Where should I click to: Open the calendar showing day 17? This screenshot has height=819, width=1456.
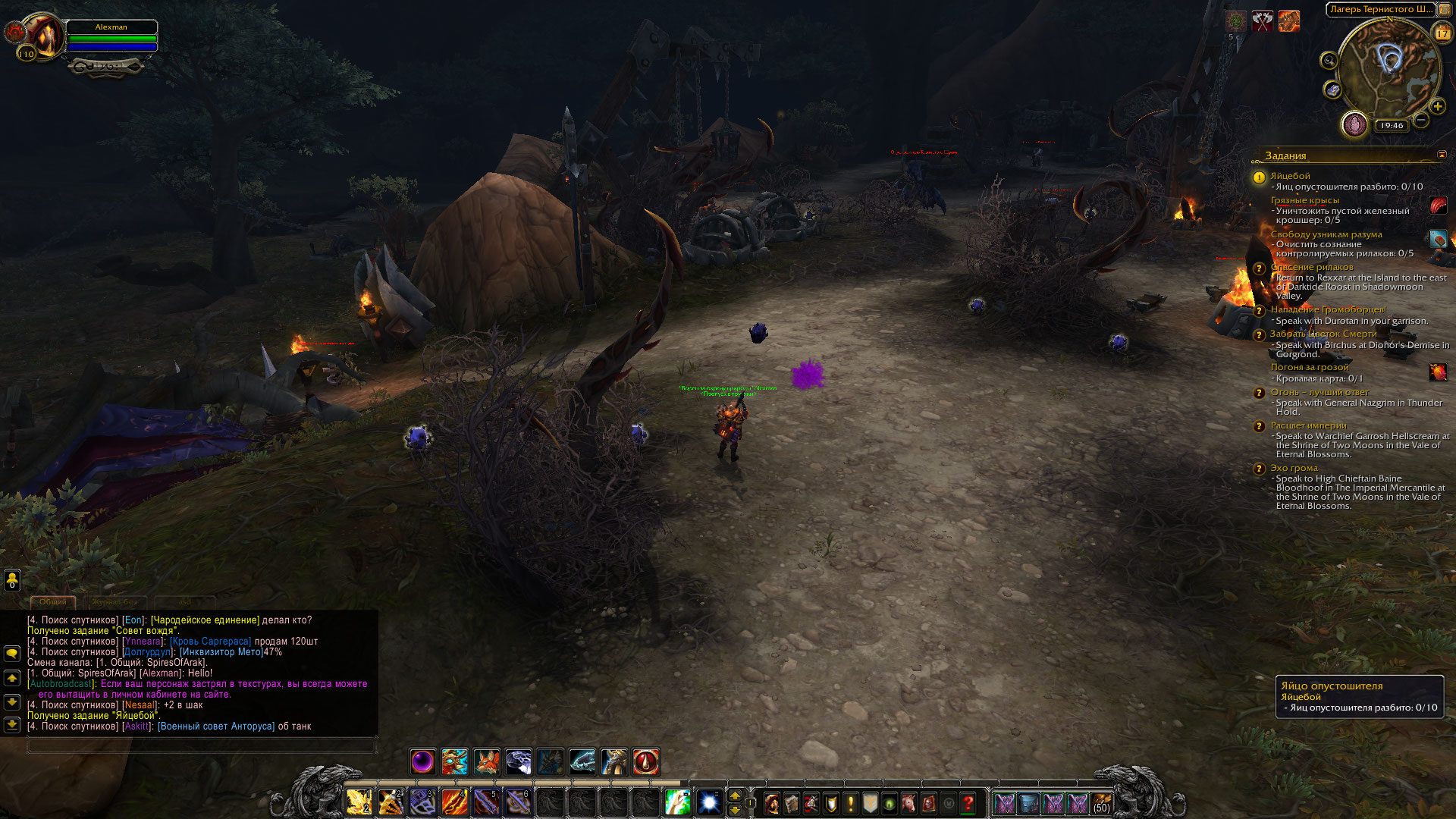[1442, 33]
